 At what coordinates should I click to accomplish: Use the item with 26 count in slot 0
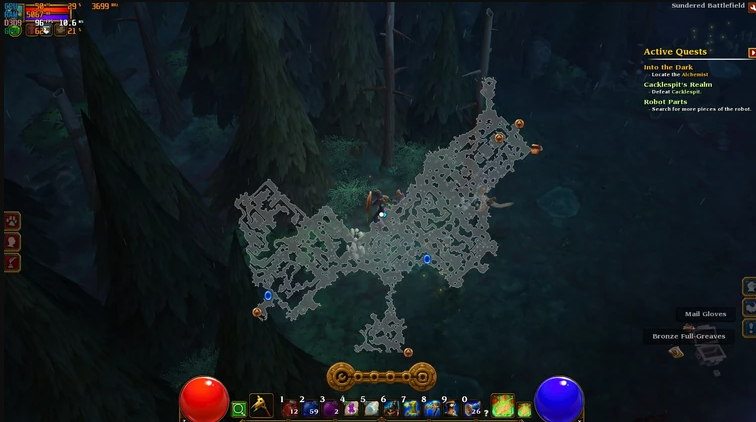click(x=472, y=408)
